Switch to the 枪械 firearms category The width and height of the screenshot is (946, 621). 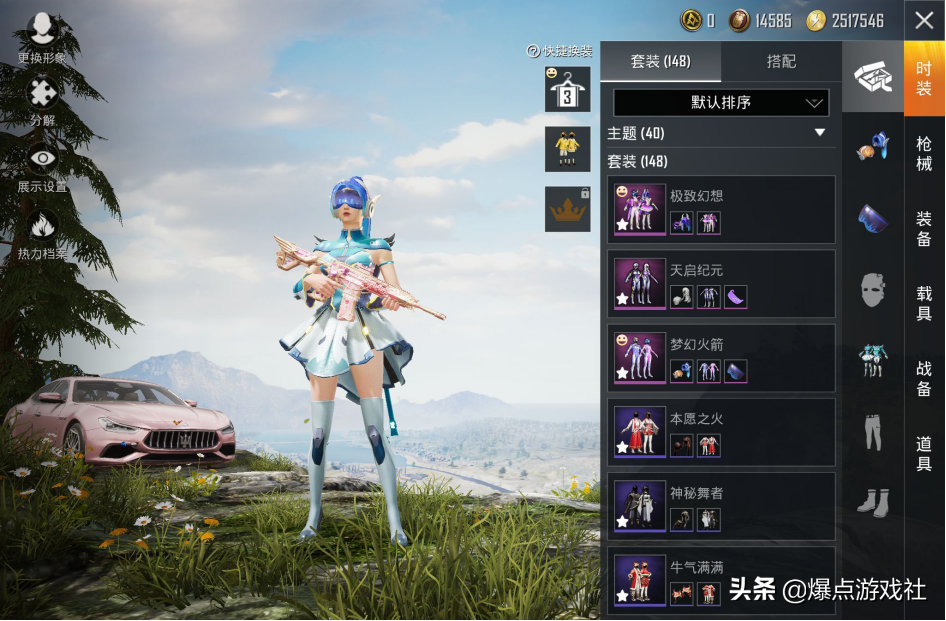coord(924,153)
